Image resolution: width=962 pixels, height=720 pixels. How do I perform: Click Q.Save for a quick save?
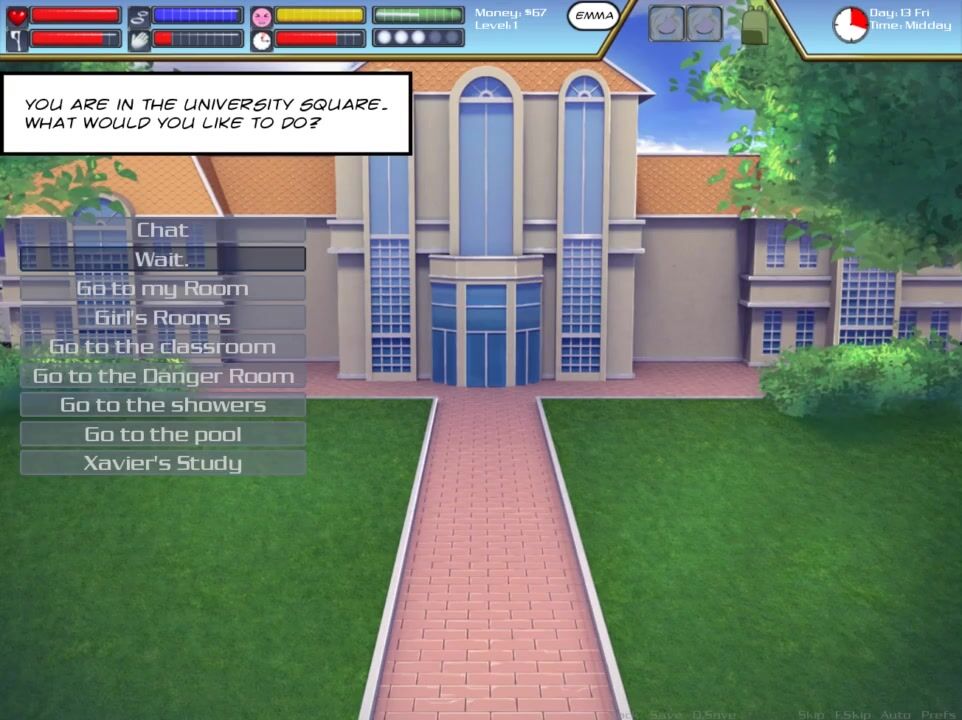point(714,714)
